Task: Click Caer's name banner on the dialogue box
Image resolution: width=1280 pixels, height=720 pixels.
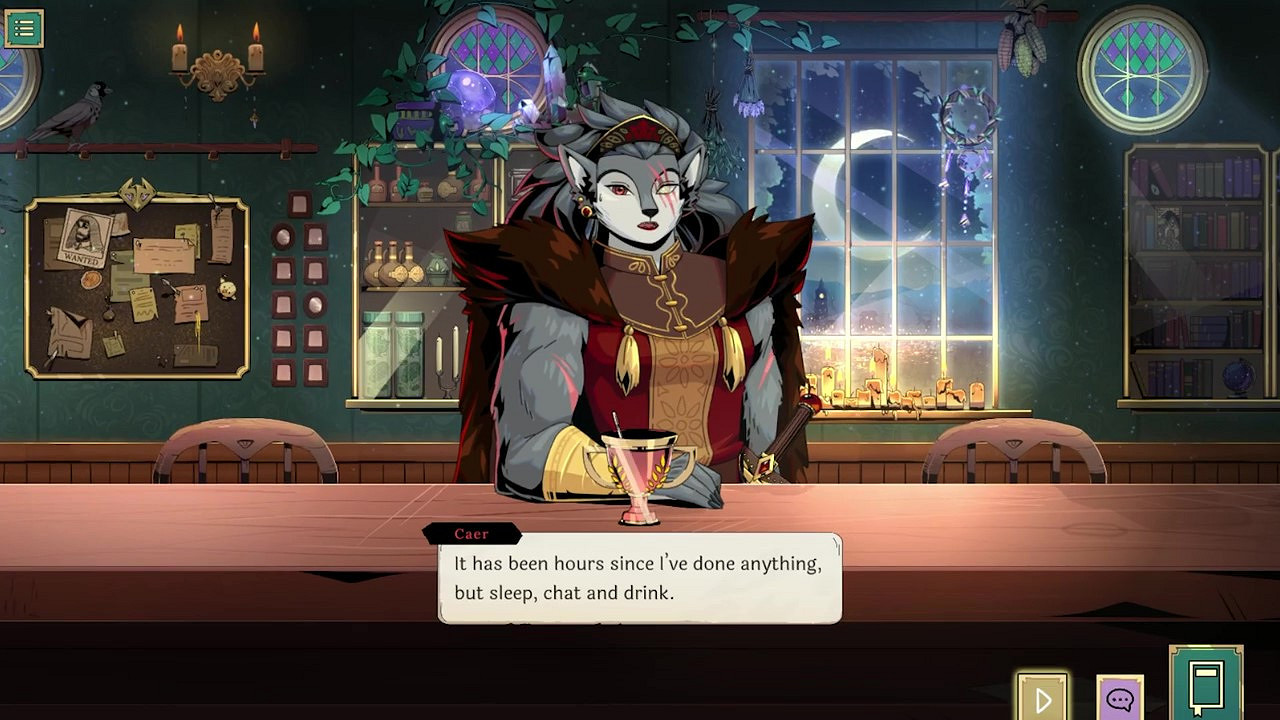Action: click(x=472, y=533)
